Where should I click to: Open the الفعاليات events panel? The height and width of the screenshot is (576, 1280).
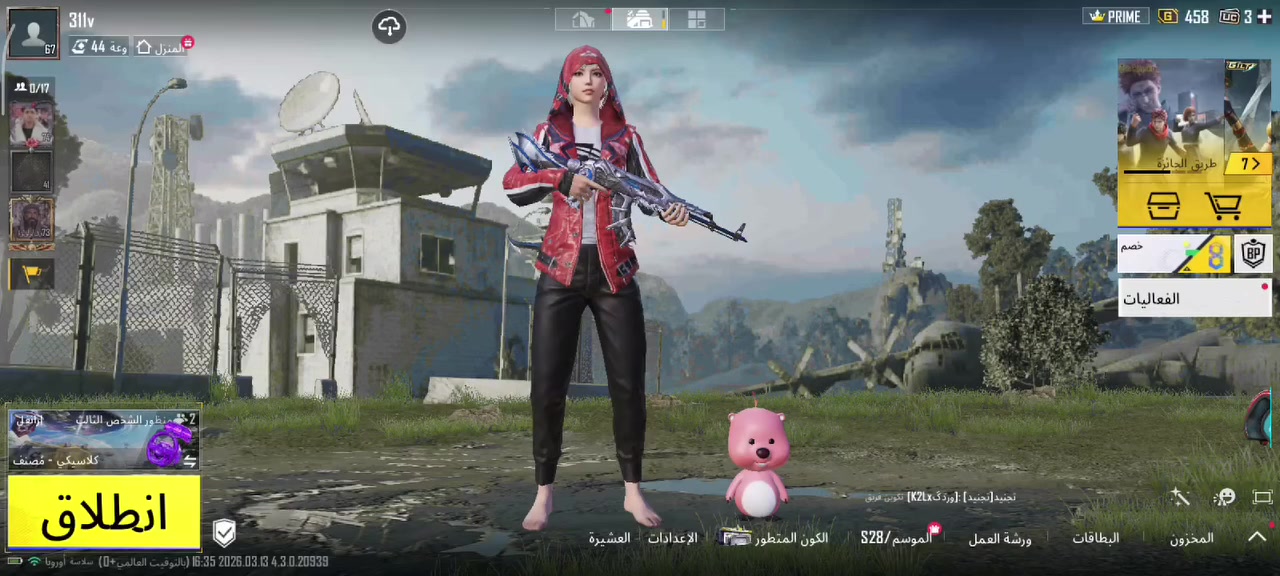(x=1194, y=298)
